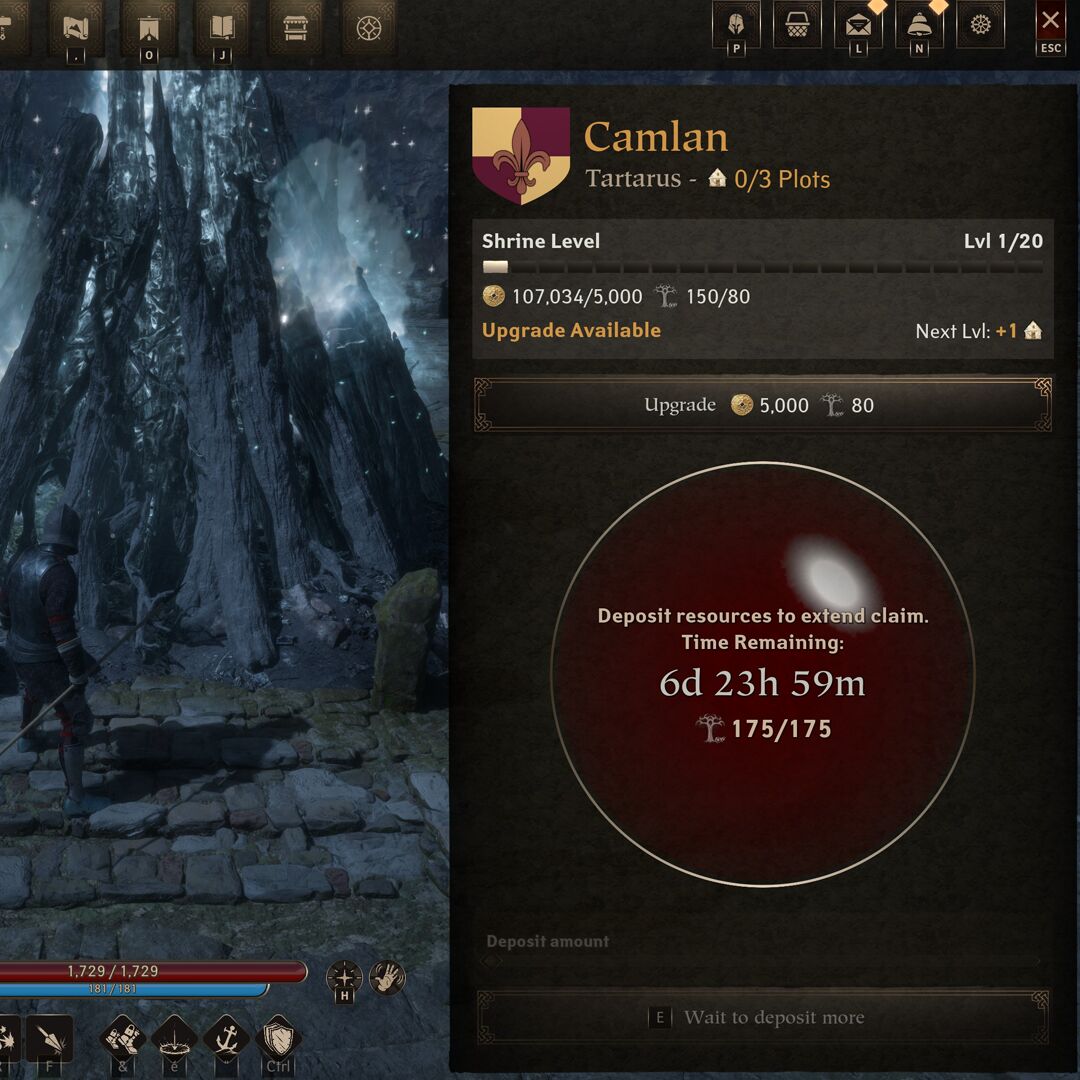The width and height of the screenshot is (1080, 1080).
Task: Activate the compass star ability
Action: click(344, 977)
